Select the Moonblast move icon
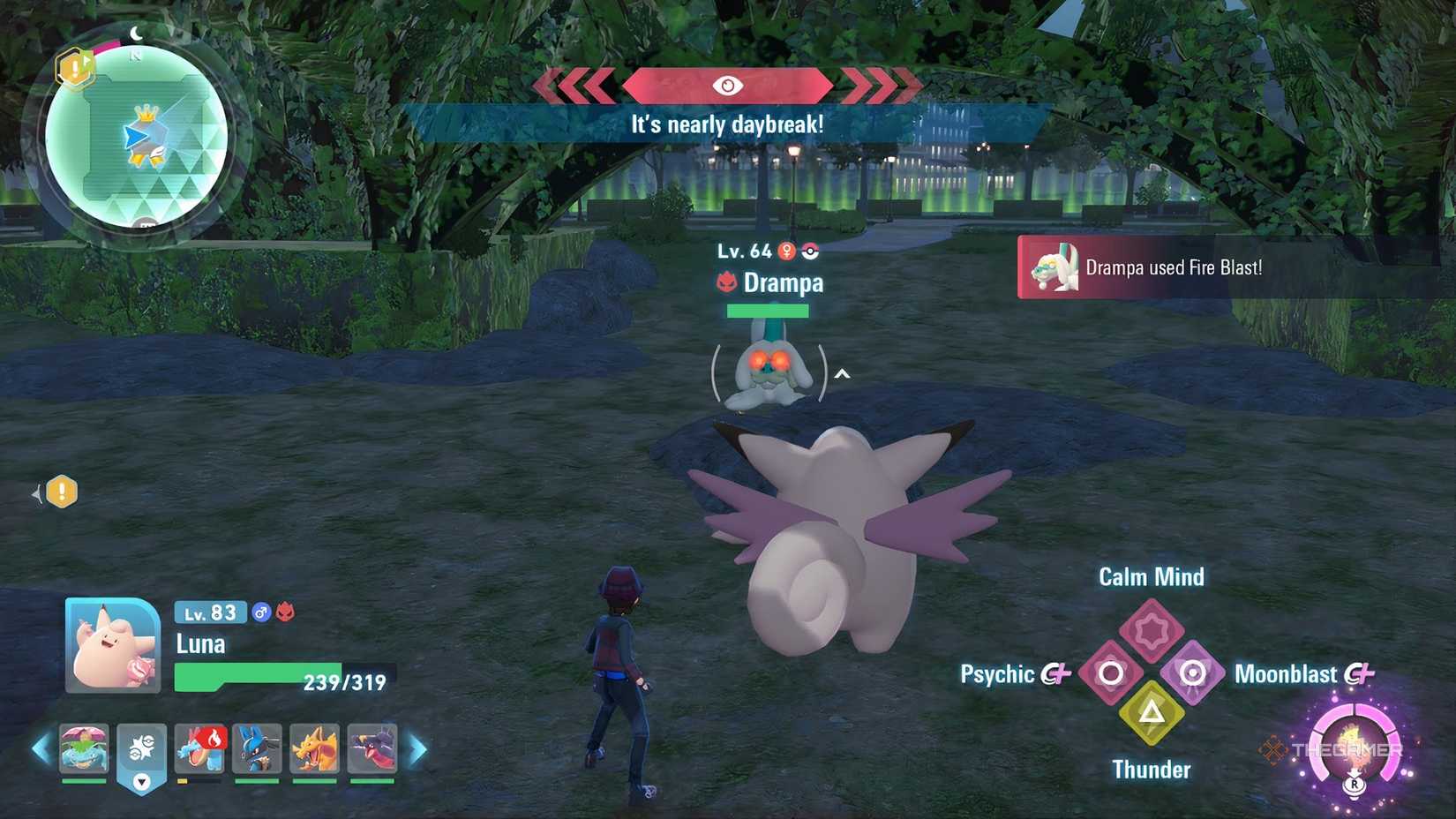This screenshot has height=819, width=1456. [x=1192, y=673]
